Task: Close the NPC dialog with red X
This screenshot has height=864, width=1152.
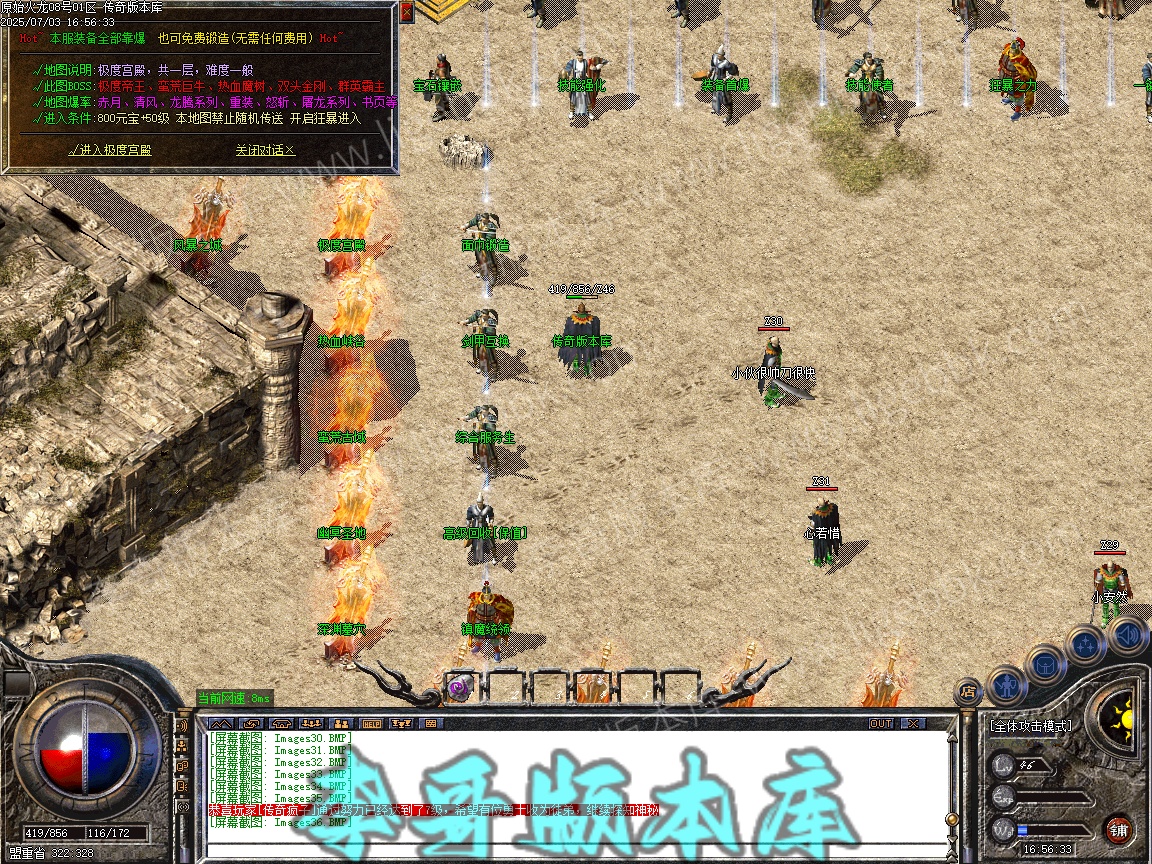Action: [406, 12]
